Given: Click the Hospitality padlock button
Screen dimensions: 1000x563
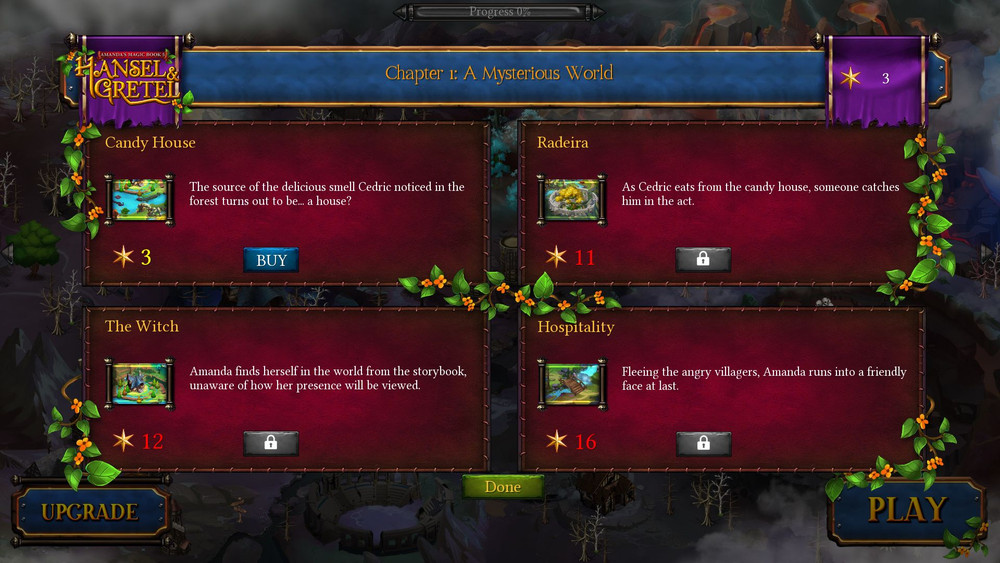Looking at the screenshot, I should pos(703,443).
